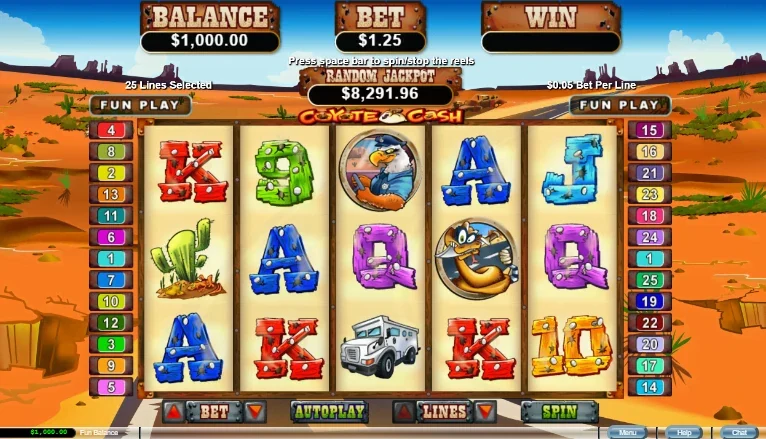The height and width of the screenshot is (439, 766).
Task: Select payline number 5 marker
Action: click(111, 387)
